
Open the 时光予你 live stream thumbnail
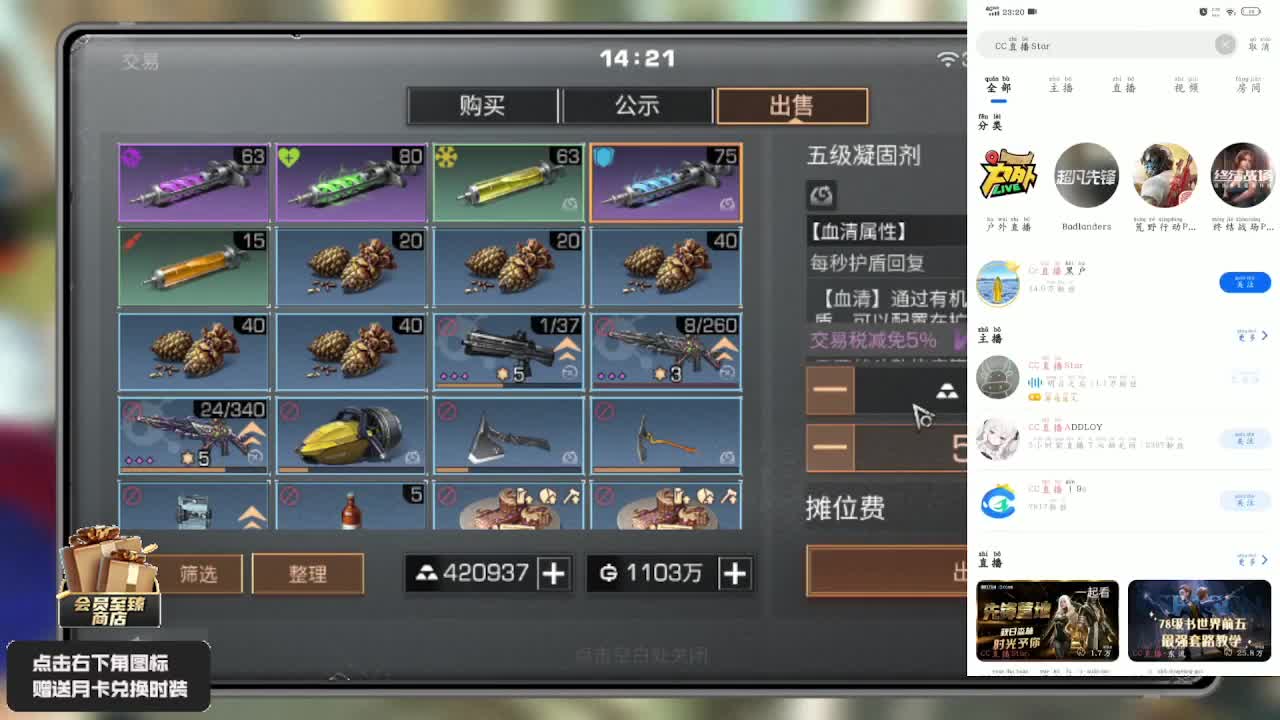pos(1047,620)
